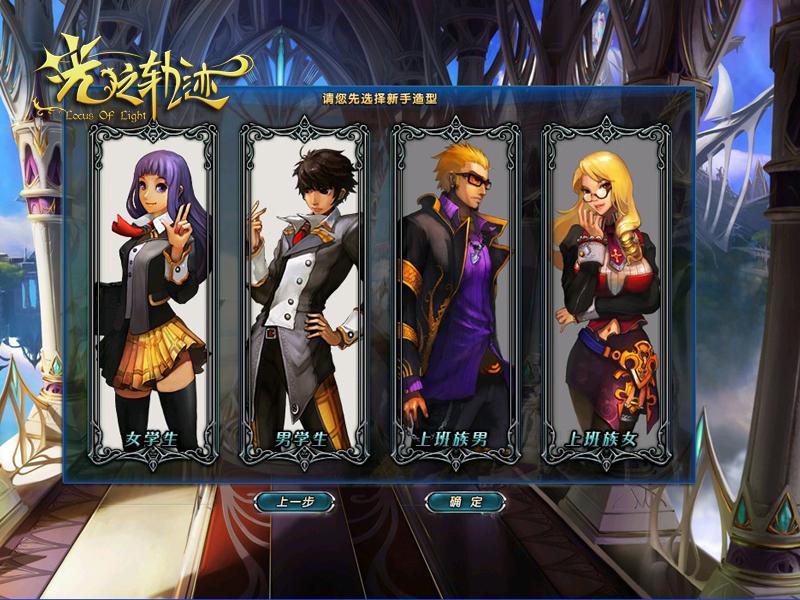The image size is (800, 600).
Task: Select the 上班族女 office worker woman card
Action: 606,295
